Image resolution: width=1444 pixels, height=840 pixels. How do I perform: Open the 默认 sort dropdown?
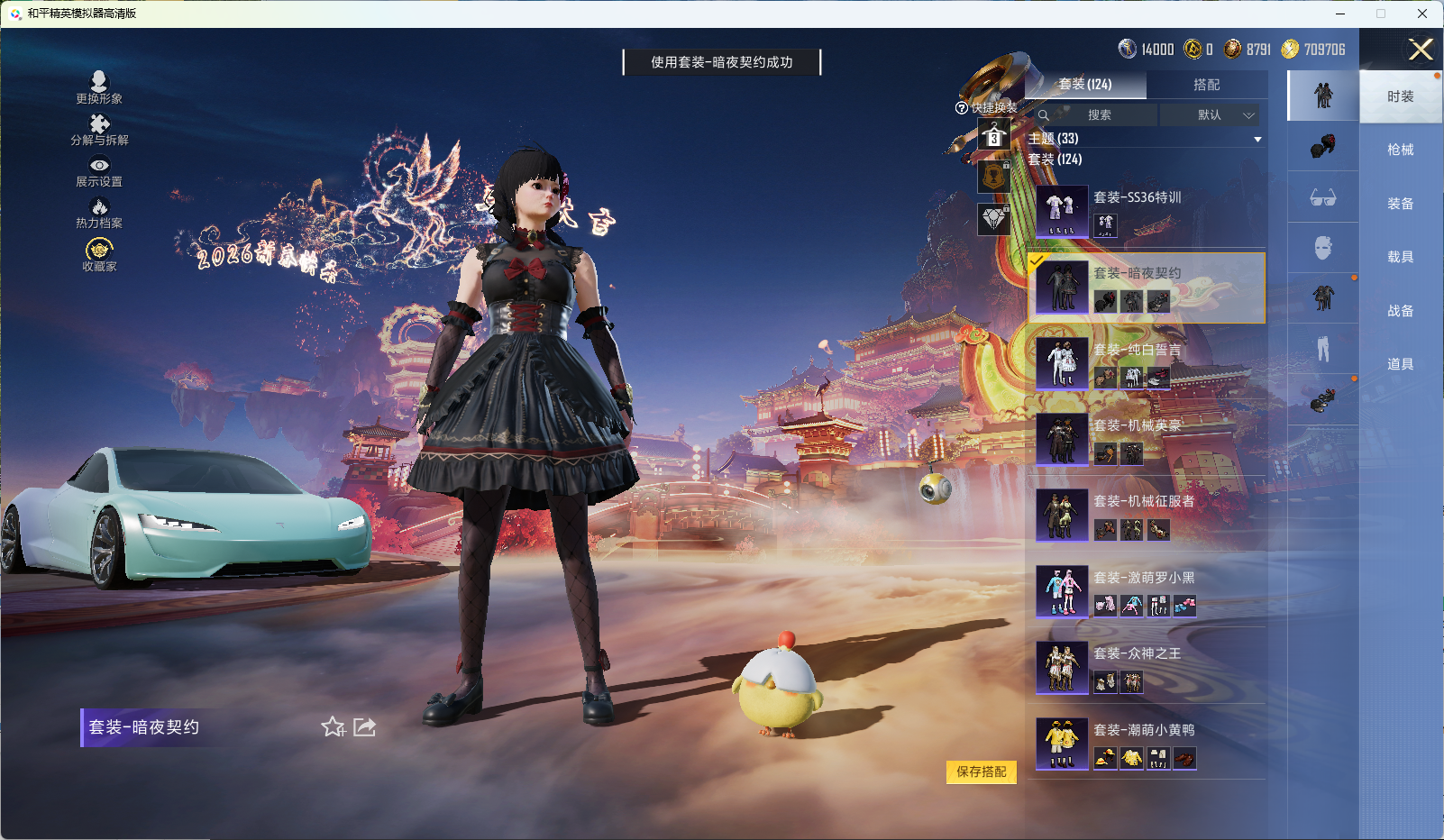click(1211, 115)
